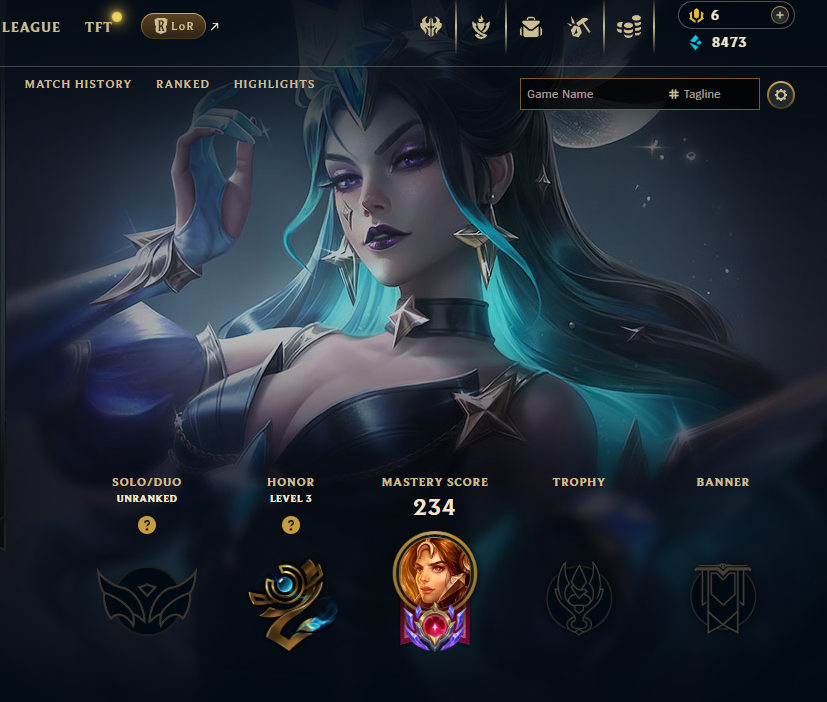
Task: Click the Solo/Duo question mark badge
Action: click(x=147, y=525)
